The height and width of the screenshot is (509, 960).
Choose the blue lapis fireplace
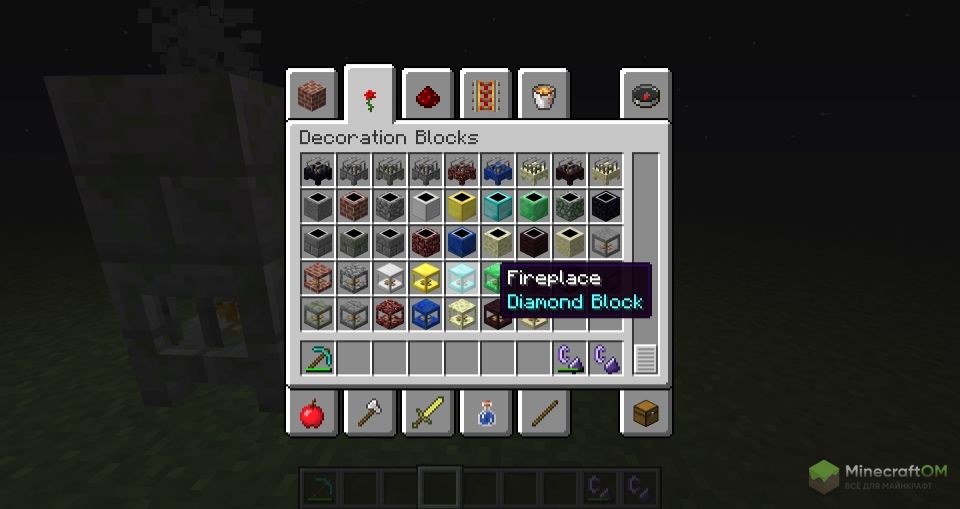pyautogui.click(x=426, y=315)
